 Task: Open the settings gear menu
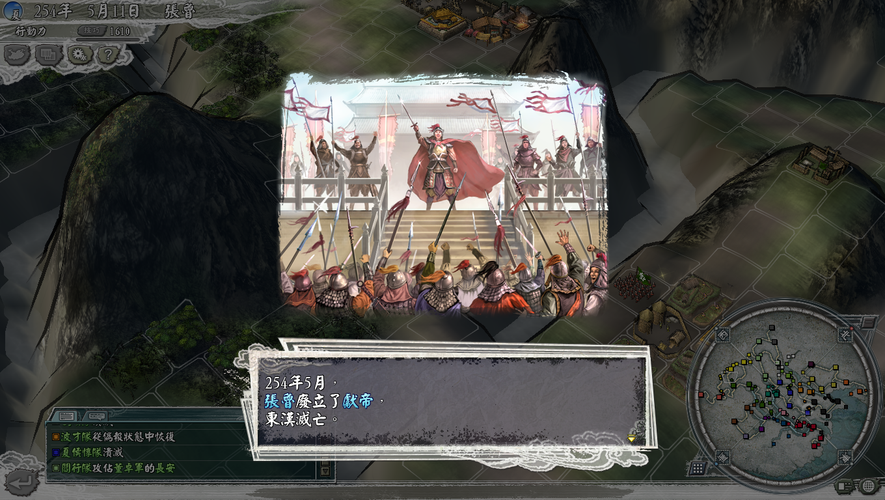pos(78,54)
